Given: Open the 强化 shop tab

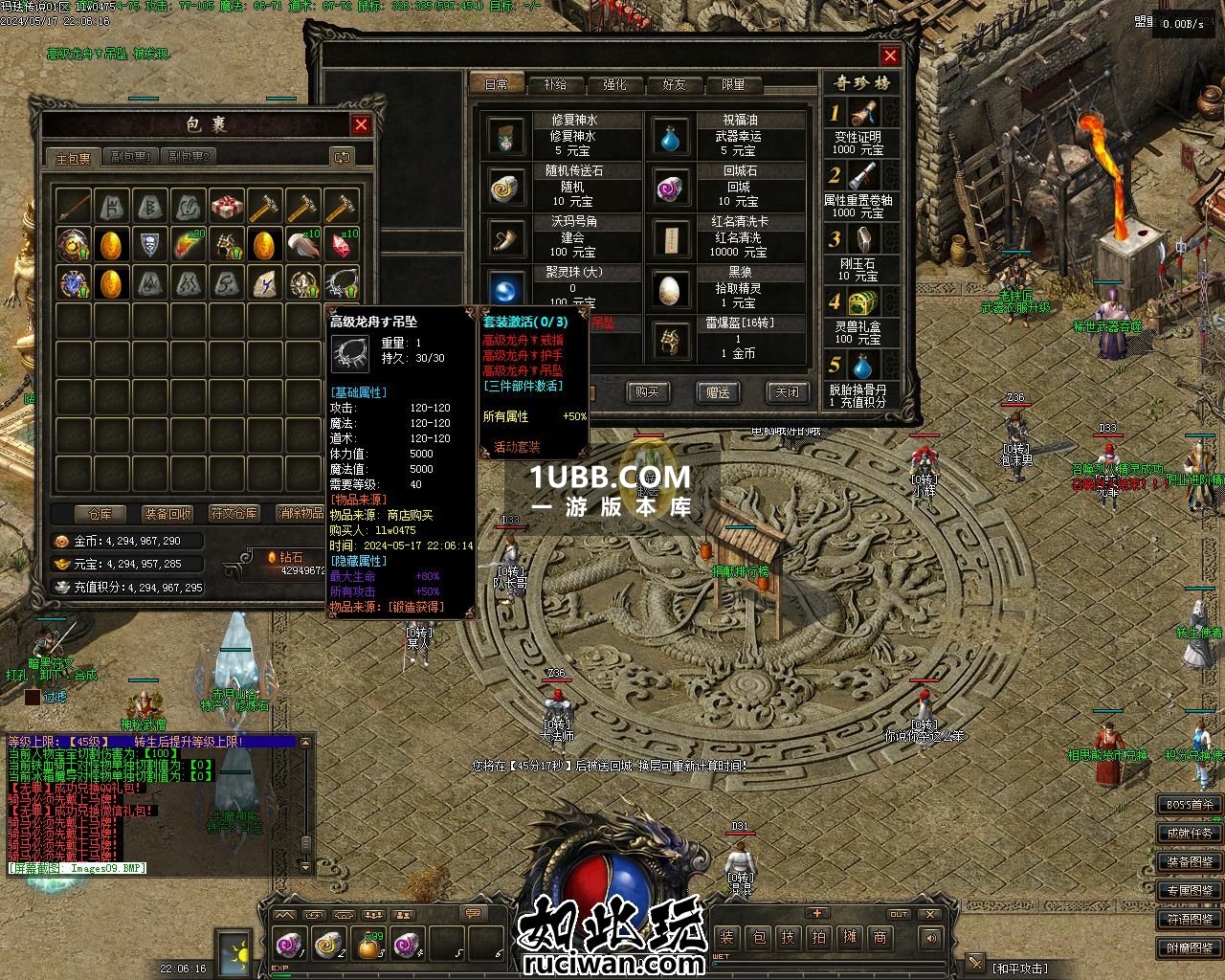Looking at the screenshot, I should pyautogui.click(x=614, y=84).
